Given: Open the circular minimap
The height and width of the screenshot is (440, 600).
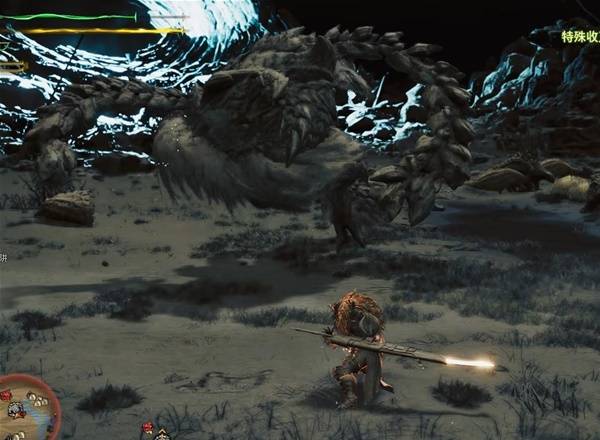Looking at the screenshot, I should click(24, 408).
